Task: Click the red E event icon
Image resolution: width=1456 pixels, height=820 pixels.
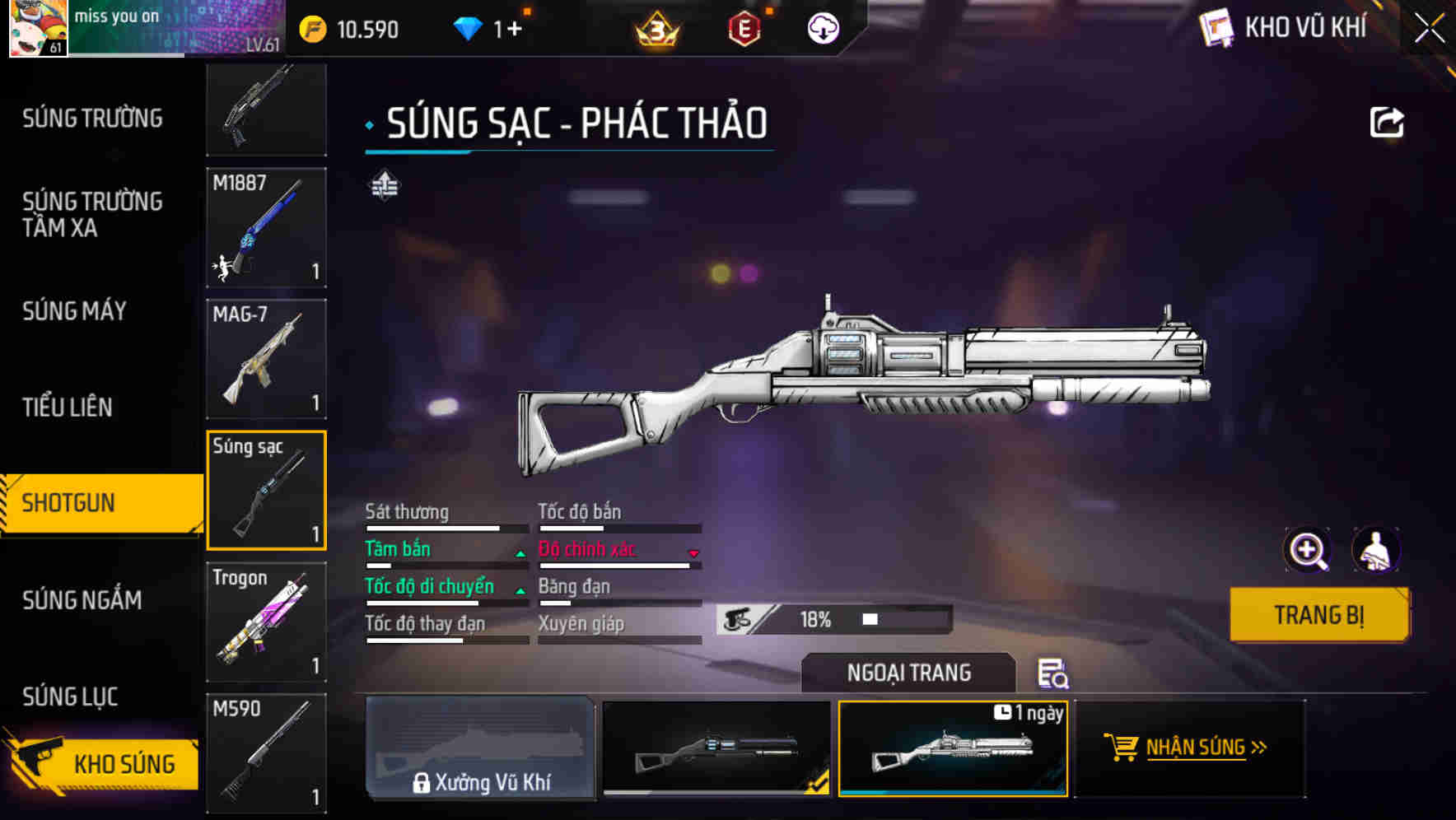Action: coord(745,29)
